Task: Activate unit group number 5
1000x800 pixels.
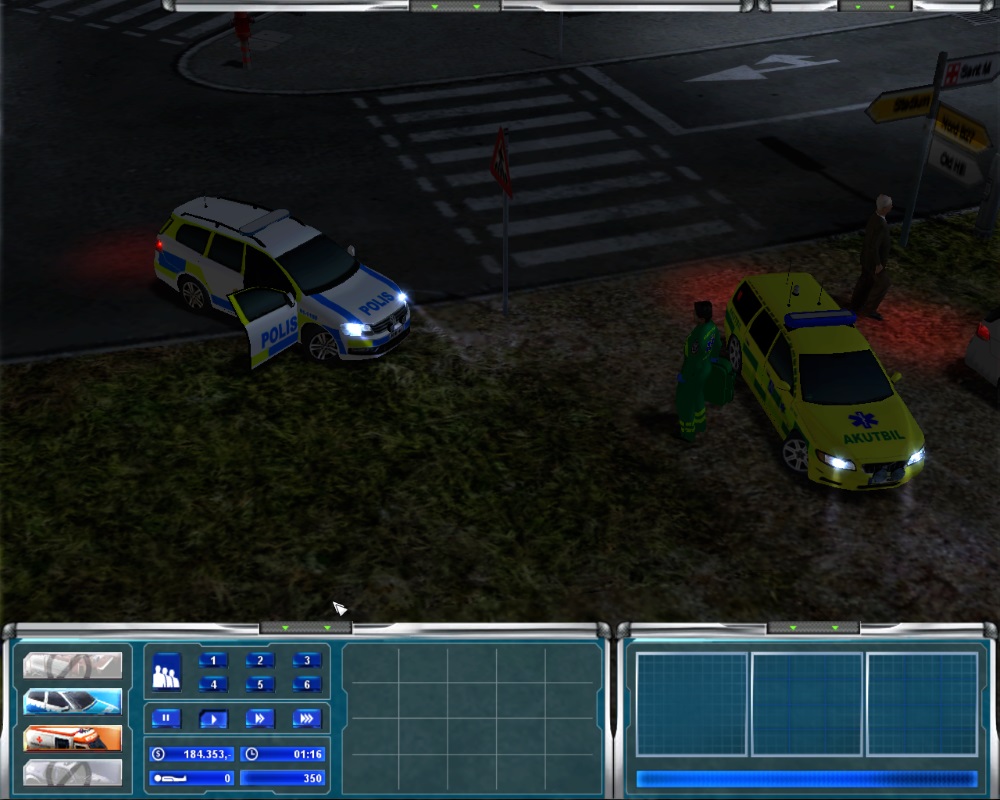Action: (x=260, y=685)
